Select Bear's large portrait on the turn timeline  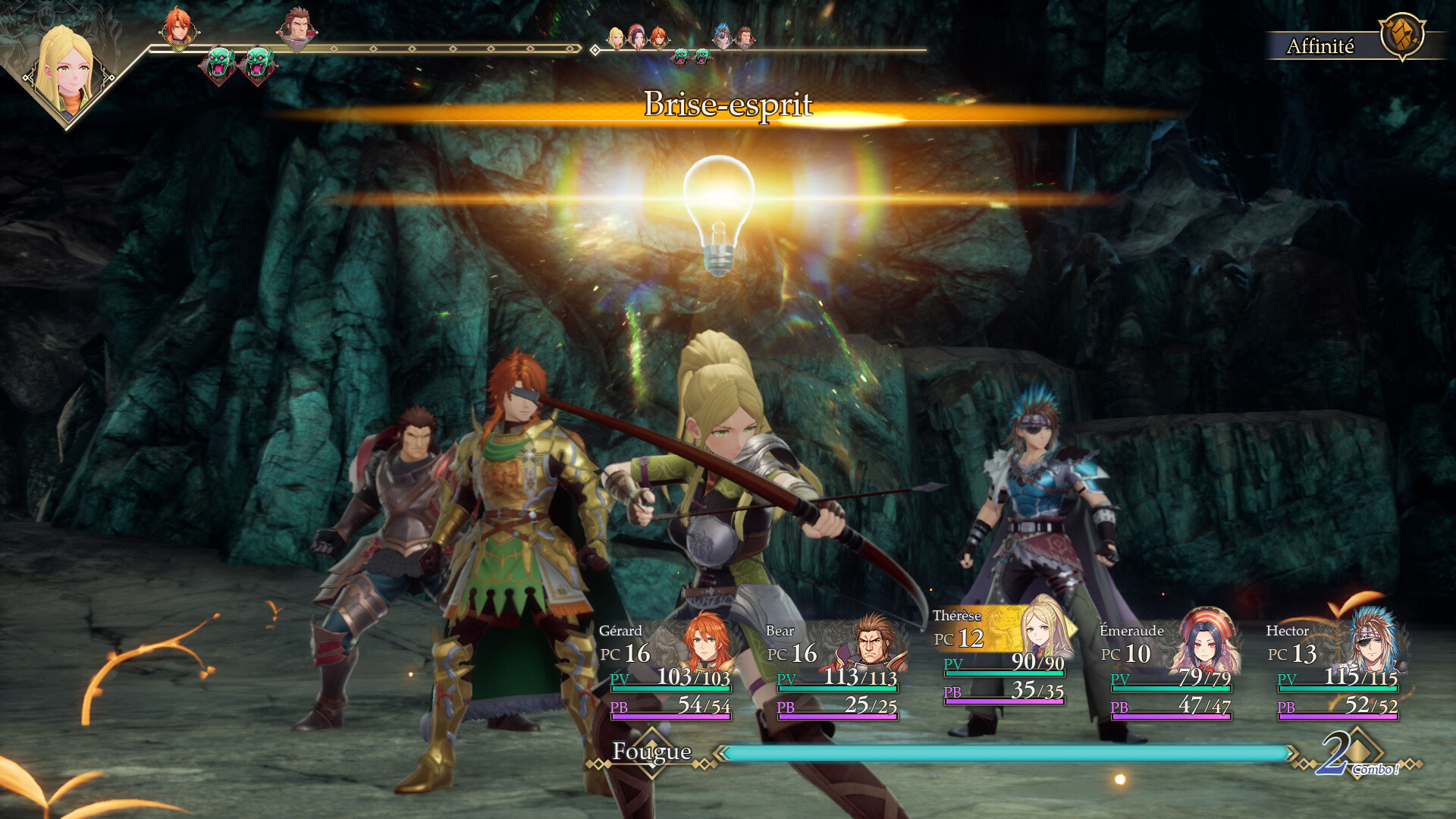click(297, 29)
